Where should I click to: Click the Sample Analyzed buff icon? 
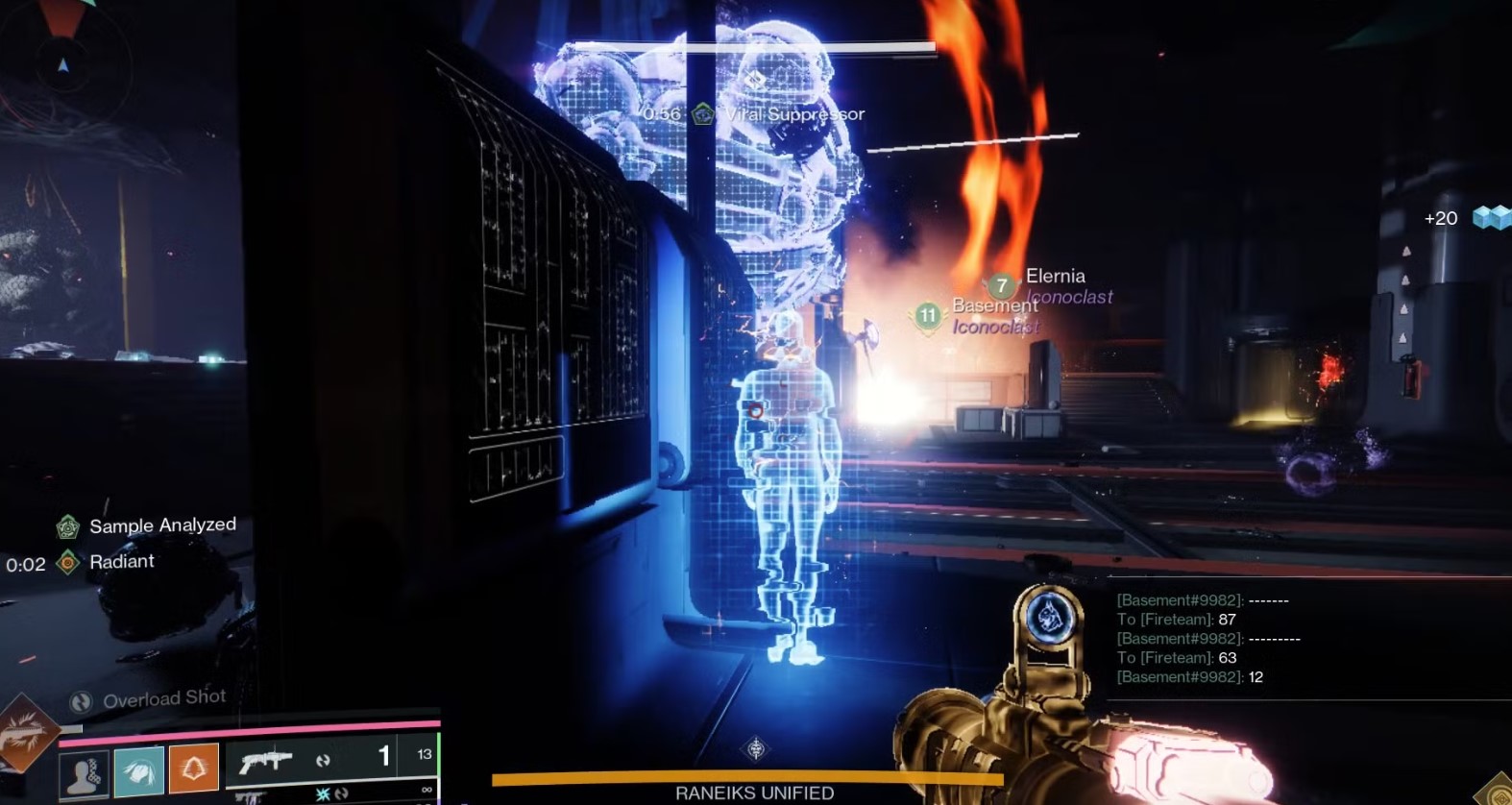click(x=67, y=526)
